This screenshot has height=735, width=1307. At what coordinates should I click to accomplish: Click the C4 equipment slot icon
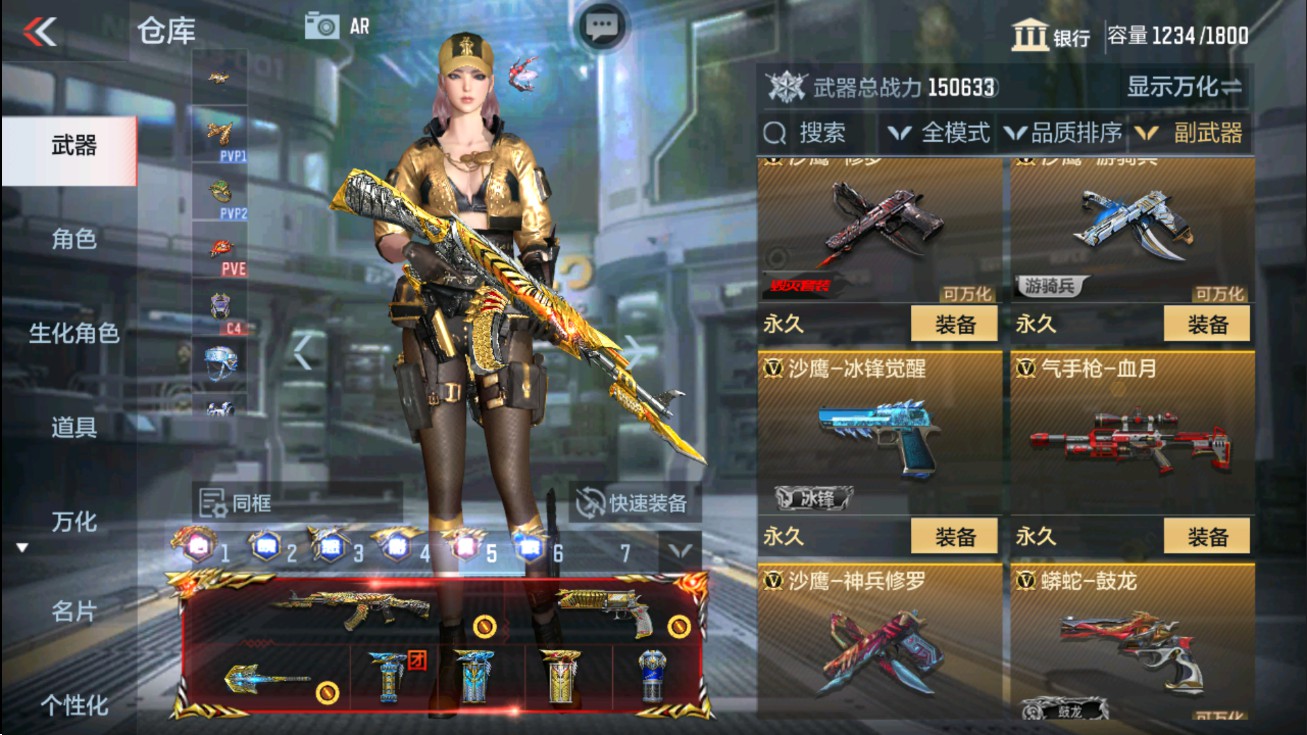[x=221, y=305]
